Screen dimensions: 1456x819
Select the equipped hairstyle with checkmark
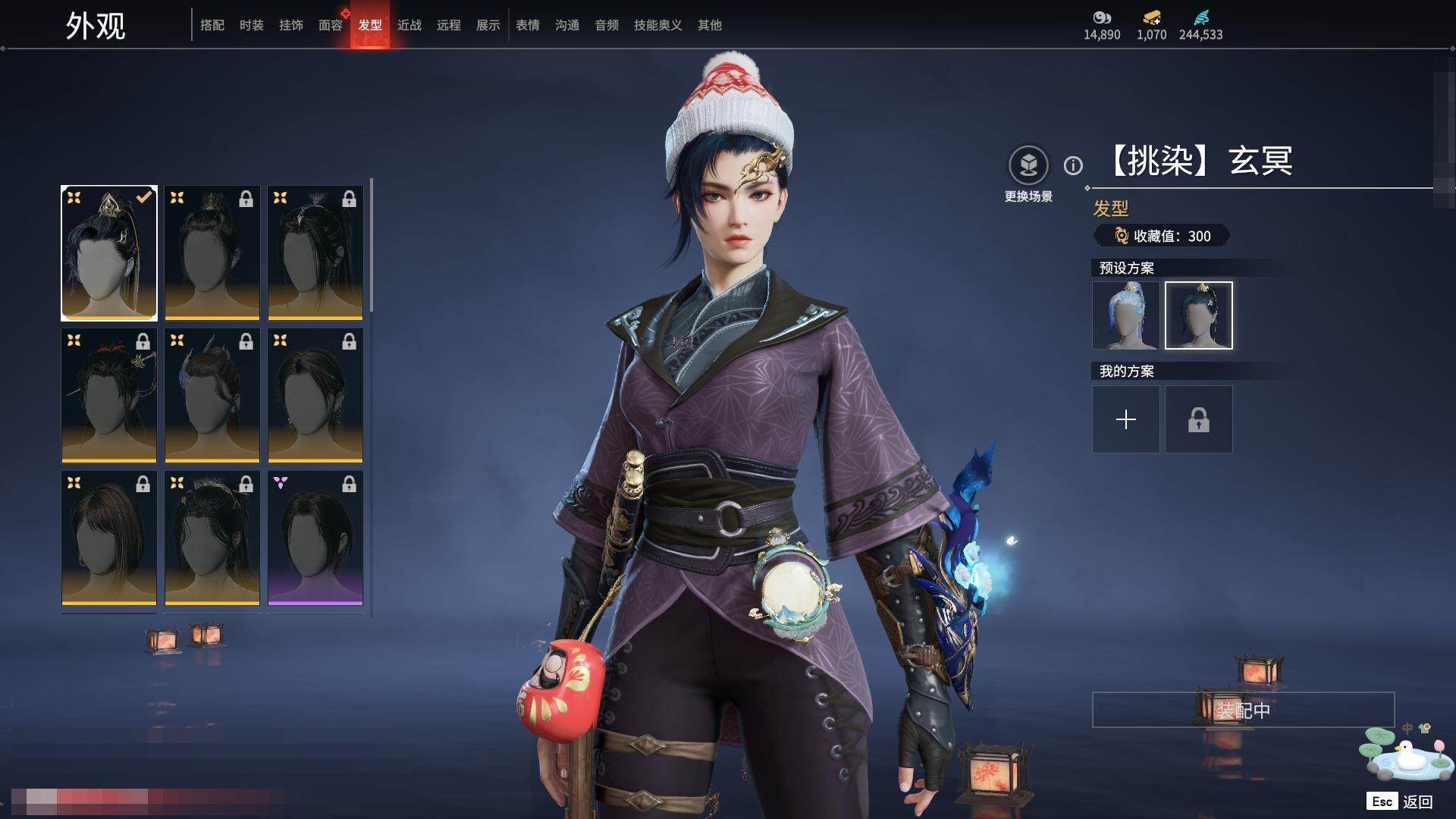point(109,253)
